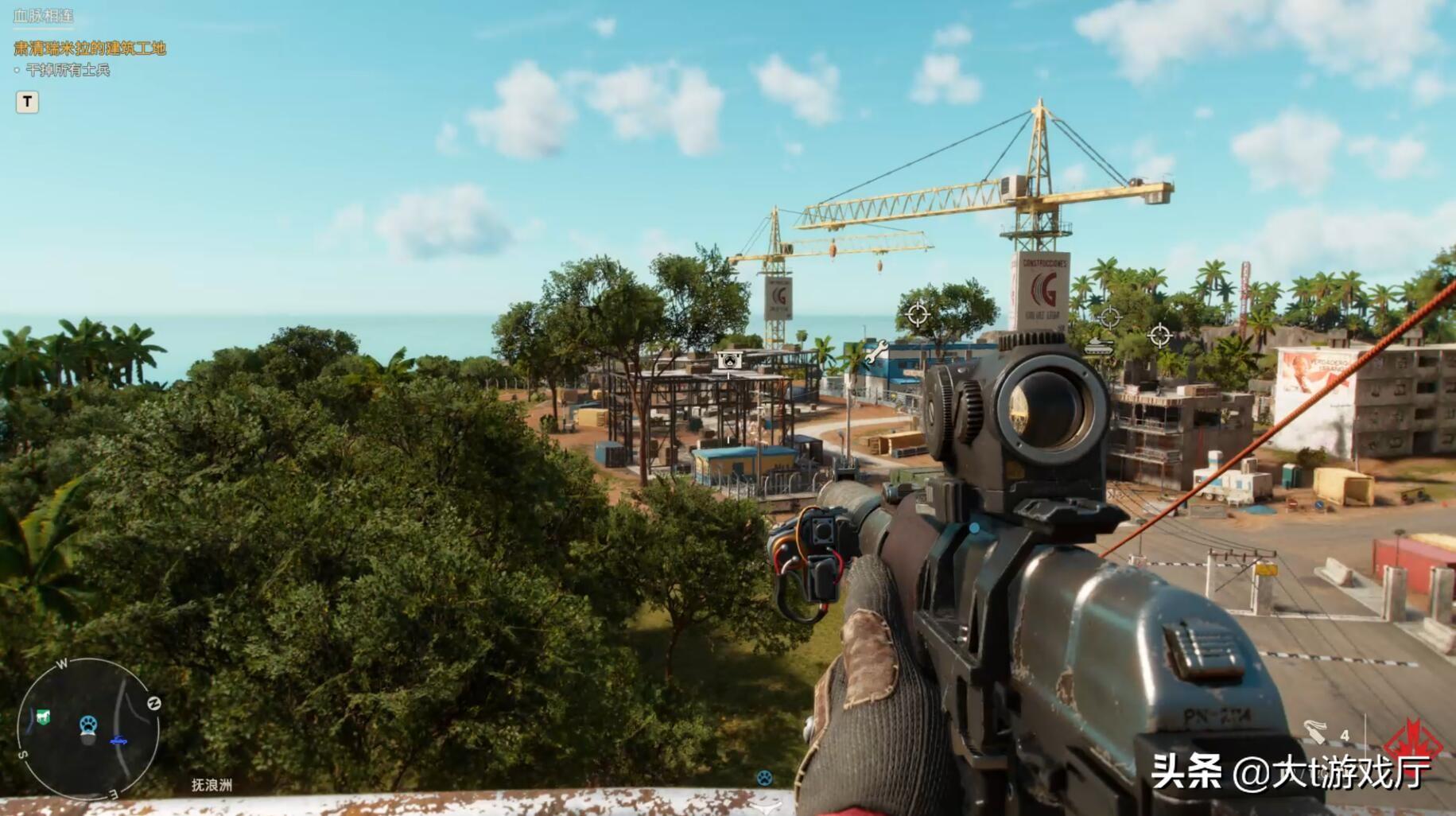Select the green horse marker on minimap

click(x=43, y=717)
